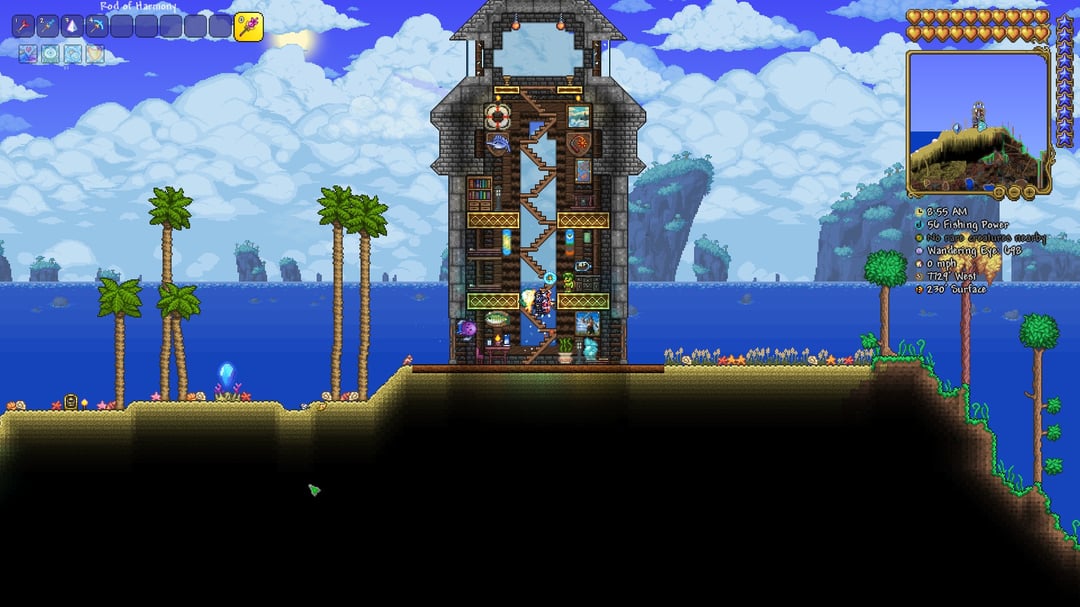Click the minimap
The image size is (1080, 607).
[978, 122]
